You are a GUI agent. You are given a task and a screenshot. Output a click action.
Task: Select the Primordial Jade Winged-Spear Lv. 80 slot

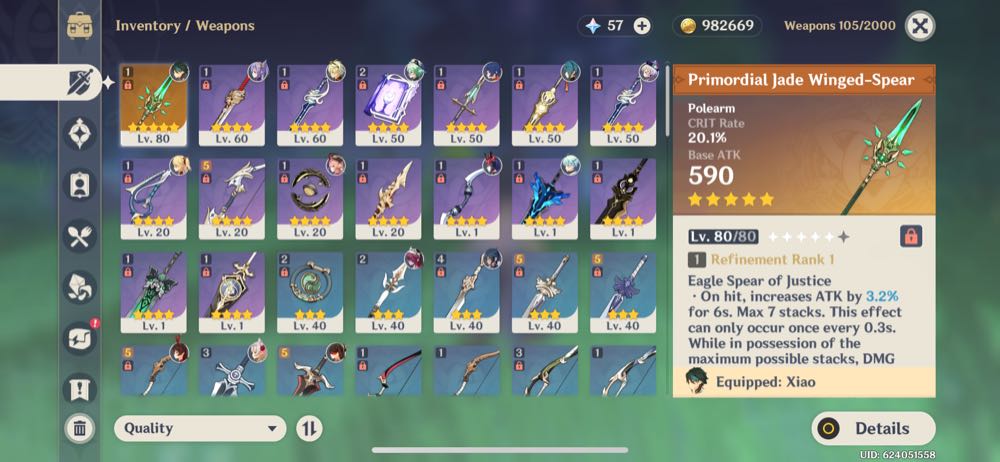153,105
